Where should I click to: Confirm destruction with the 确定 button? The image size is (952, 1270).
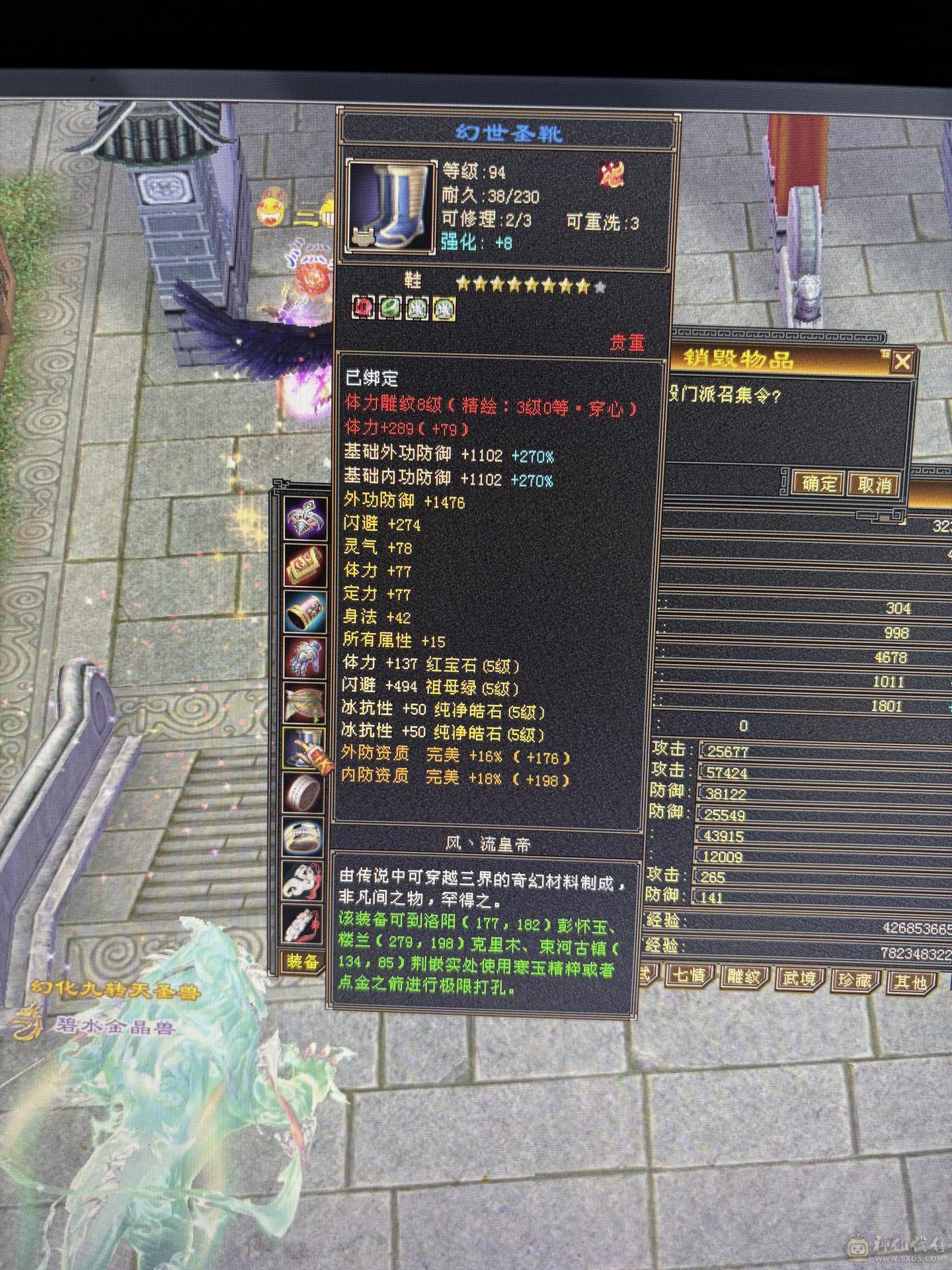tap(818, 484)
